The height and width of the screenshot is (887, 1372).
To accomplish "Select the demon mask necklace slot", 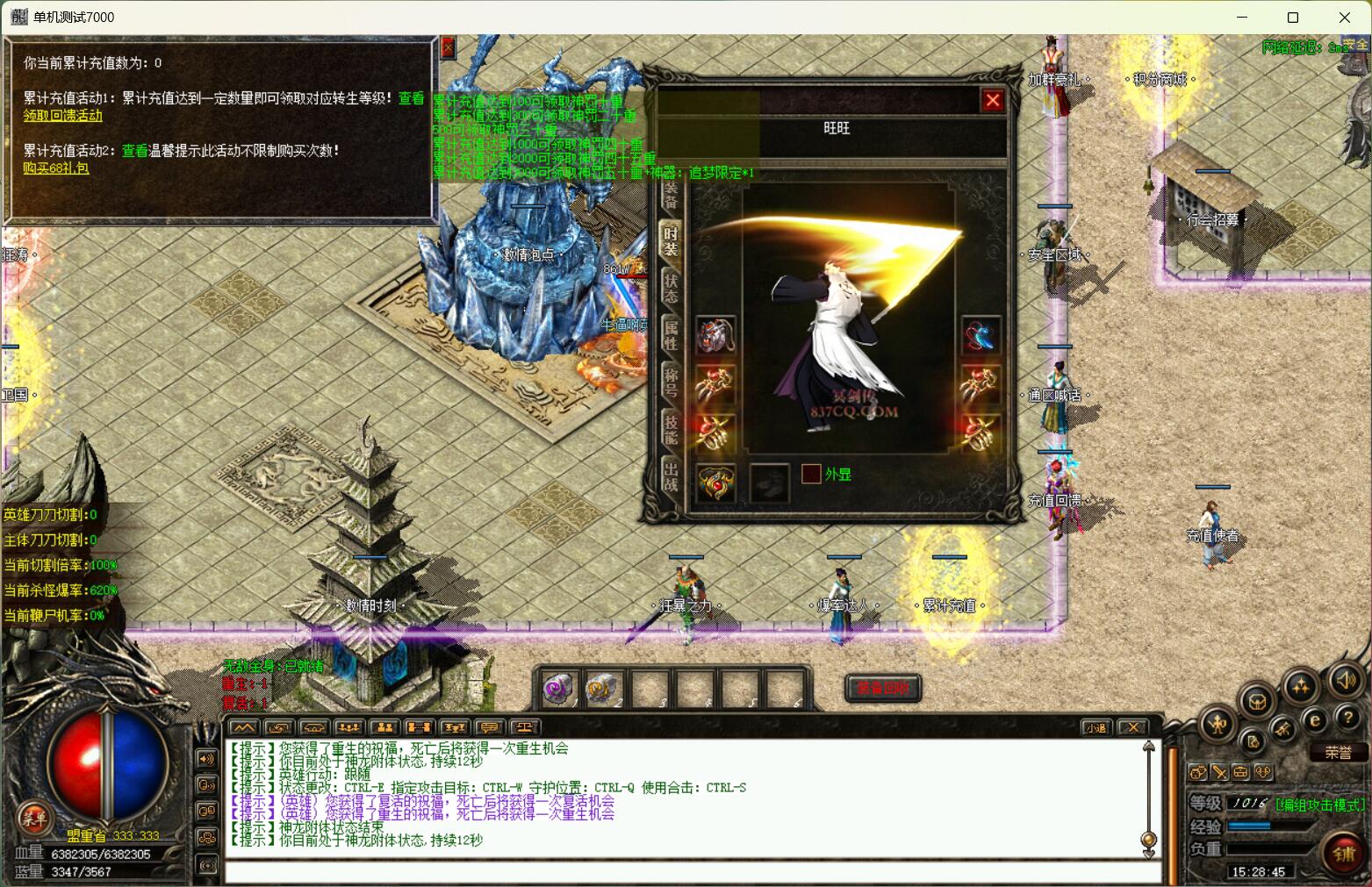I will [715, 334].
